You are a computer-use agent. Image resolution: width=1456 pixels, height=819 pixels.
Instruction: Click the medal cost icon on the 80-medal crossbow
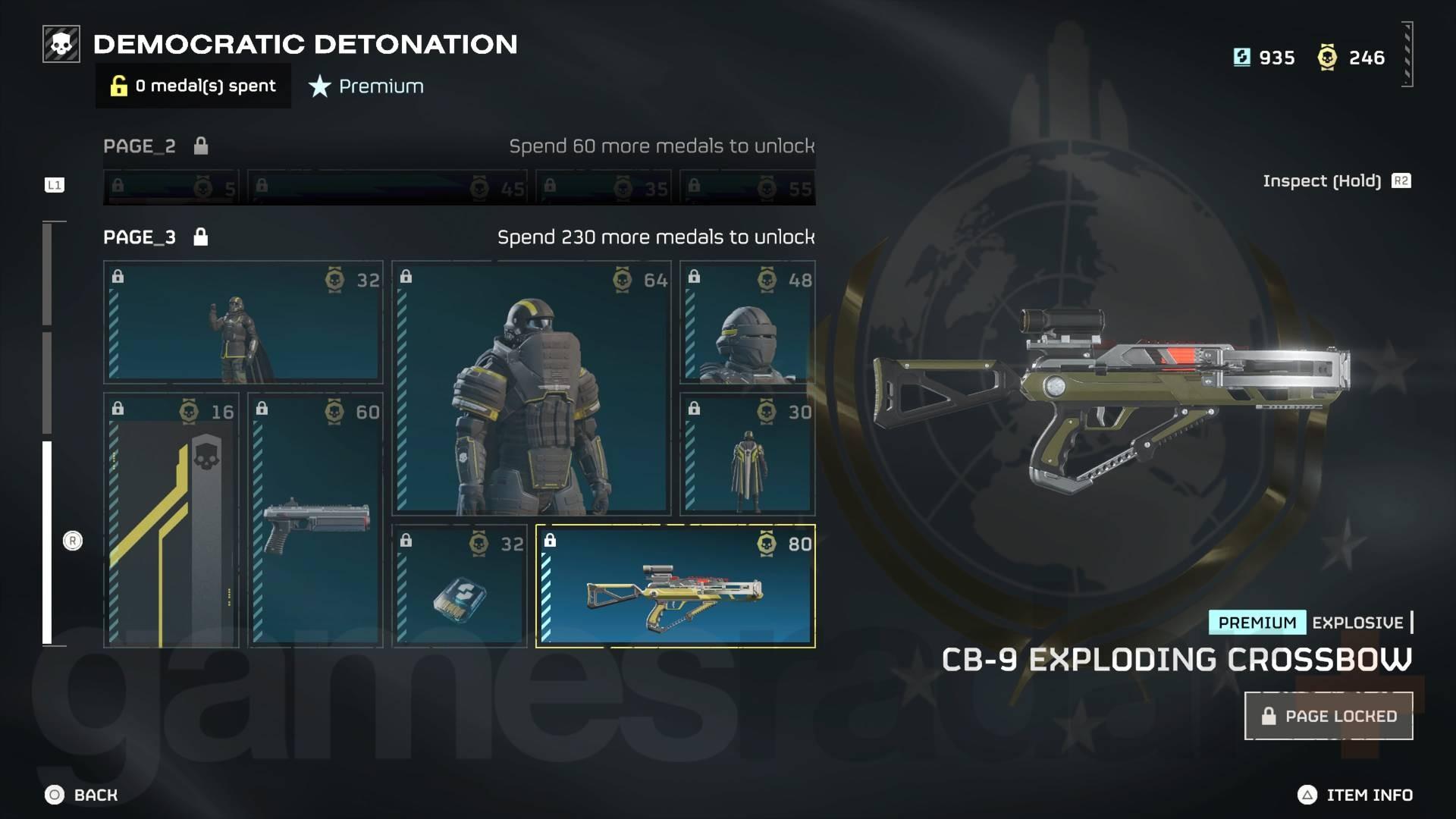tap(768, 543)
